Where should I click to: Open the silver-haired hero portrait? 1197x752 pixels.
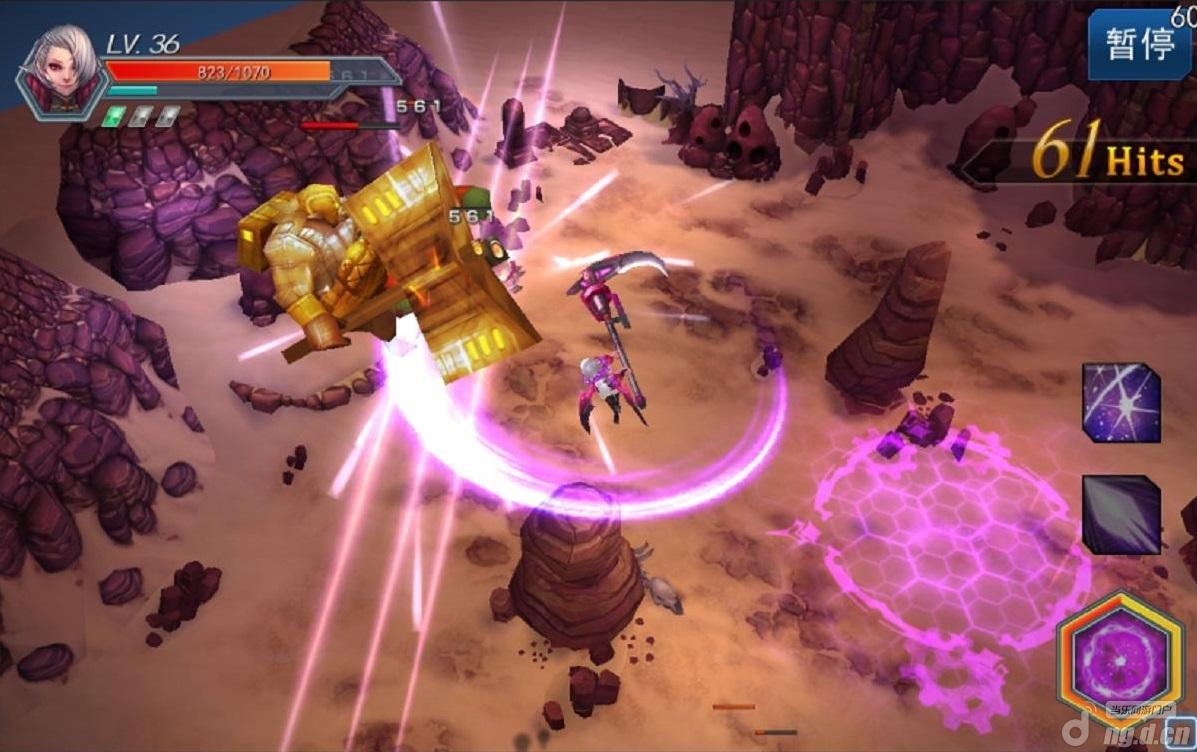(x=63, y=70)
